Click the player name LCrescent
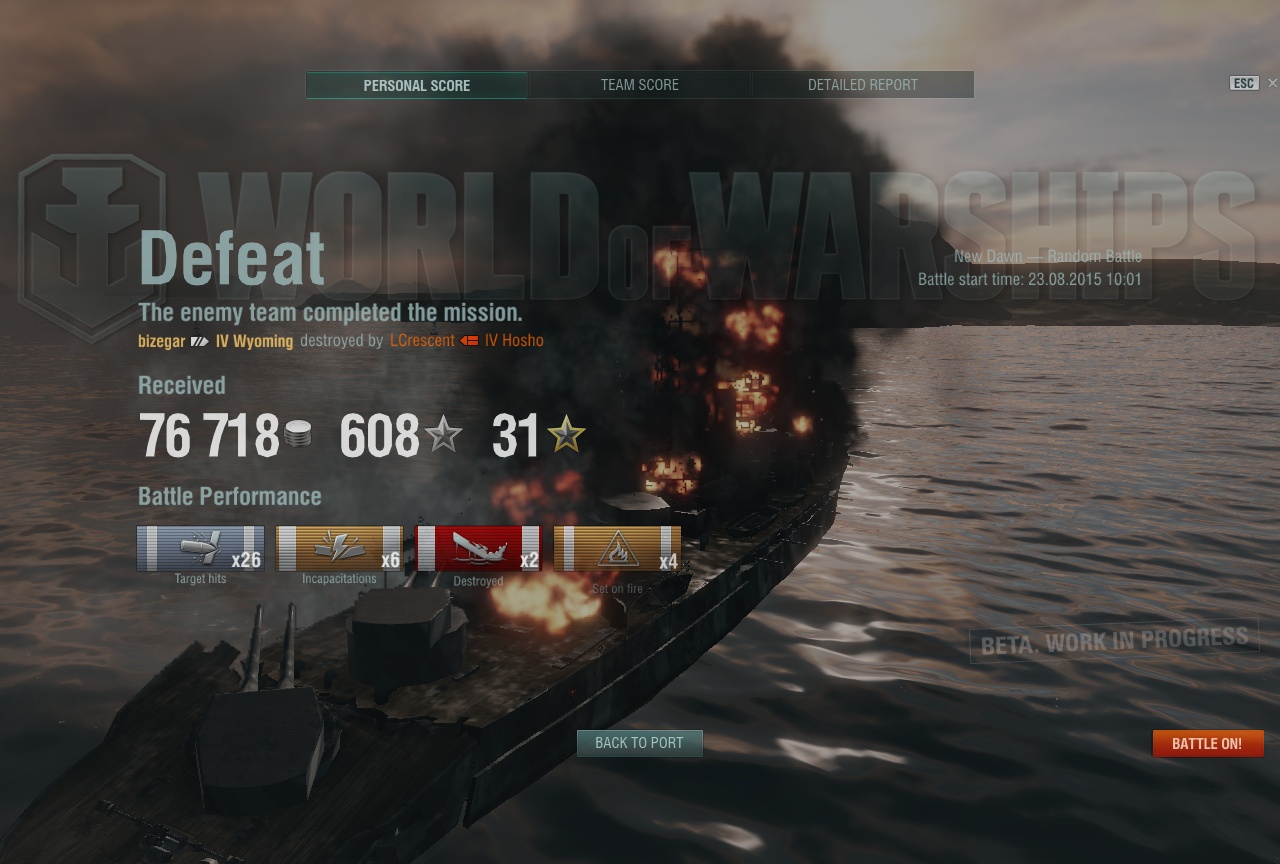Screen dimensions: 1280x864 coord(422,341)
